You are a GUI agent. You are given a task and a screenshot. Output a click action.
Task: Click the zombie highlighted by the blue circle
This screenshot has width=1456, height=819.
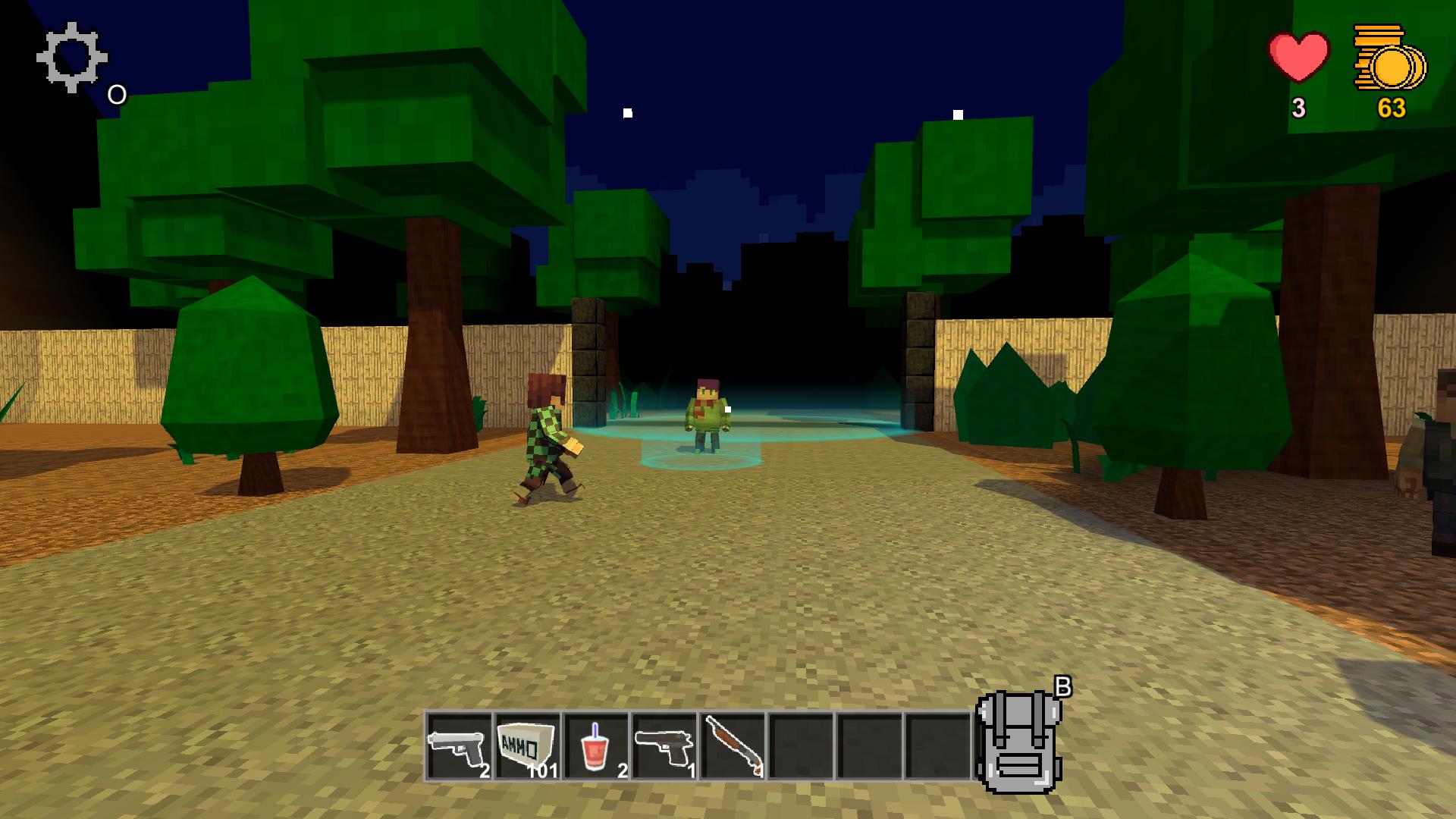[707, 417]
